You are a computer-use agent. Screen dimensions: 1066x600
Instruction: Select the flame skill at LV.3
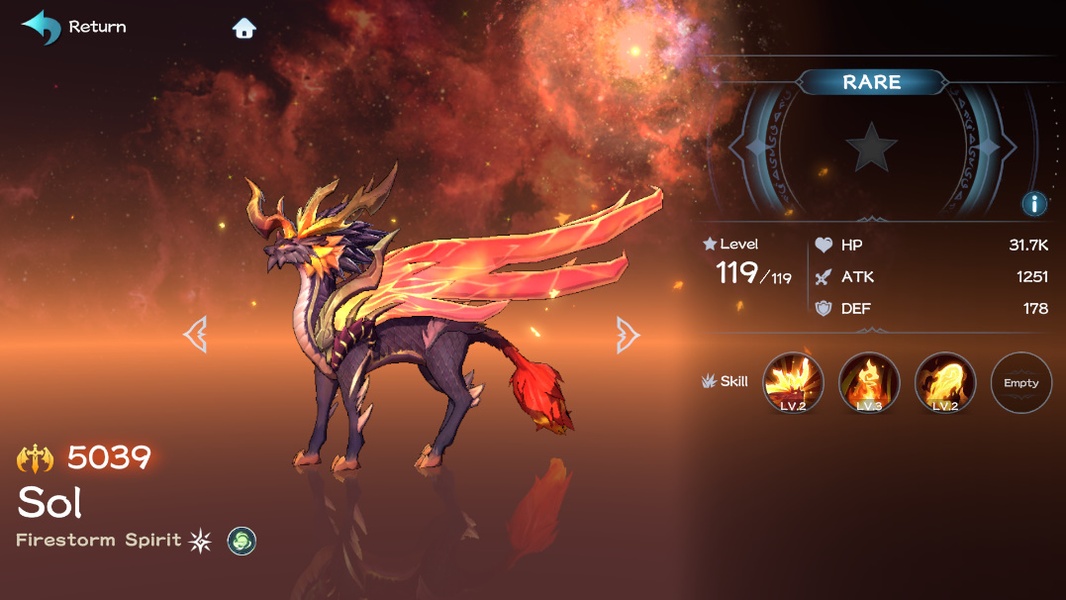pyautogui.click(x=869, y=382)
